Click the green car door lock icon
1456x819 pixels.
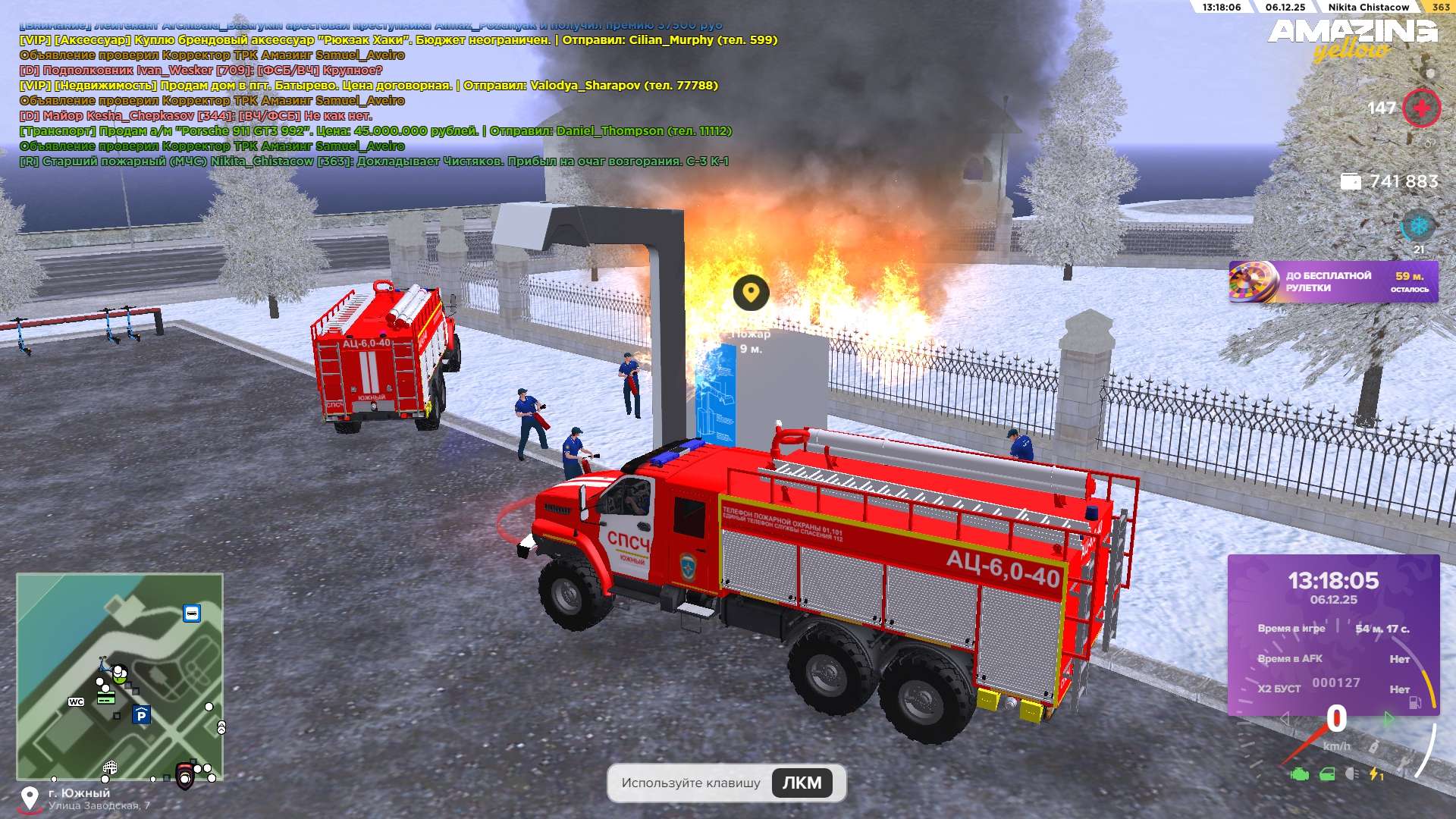point(1327,774)
